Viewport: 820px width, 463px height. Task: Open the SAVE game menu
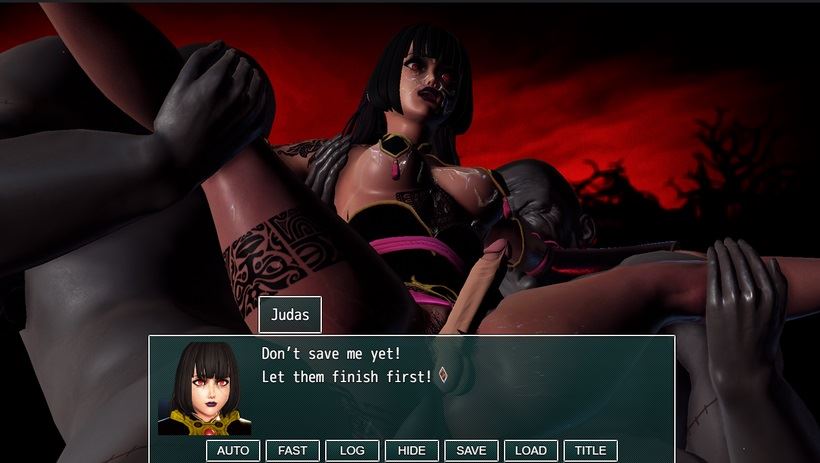point(471,451)
